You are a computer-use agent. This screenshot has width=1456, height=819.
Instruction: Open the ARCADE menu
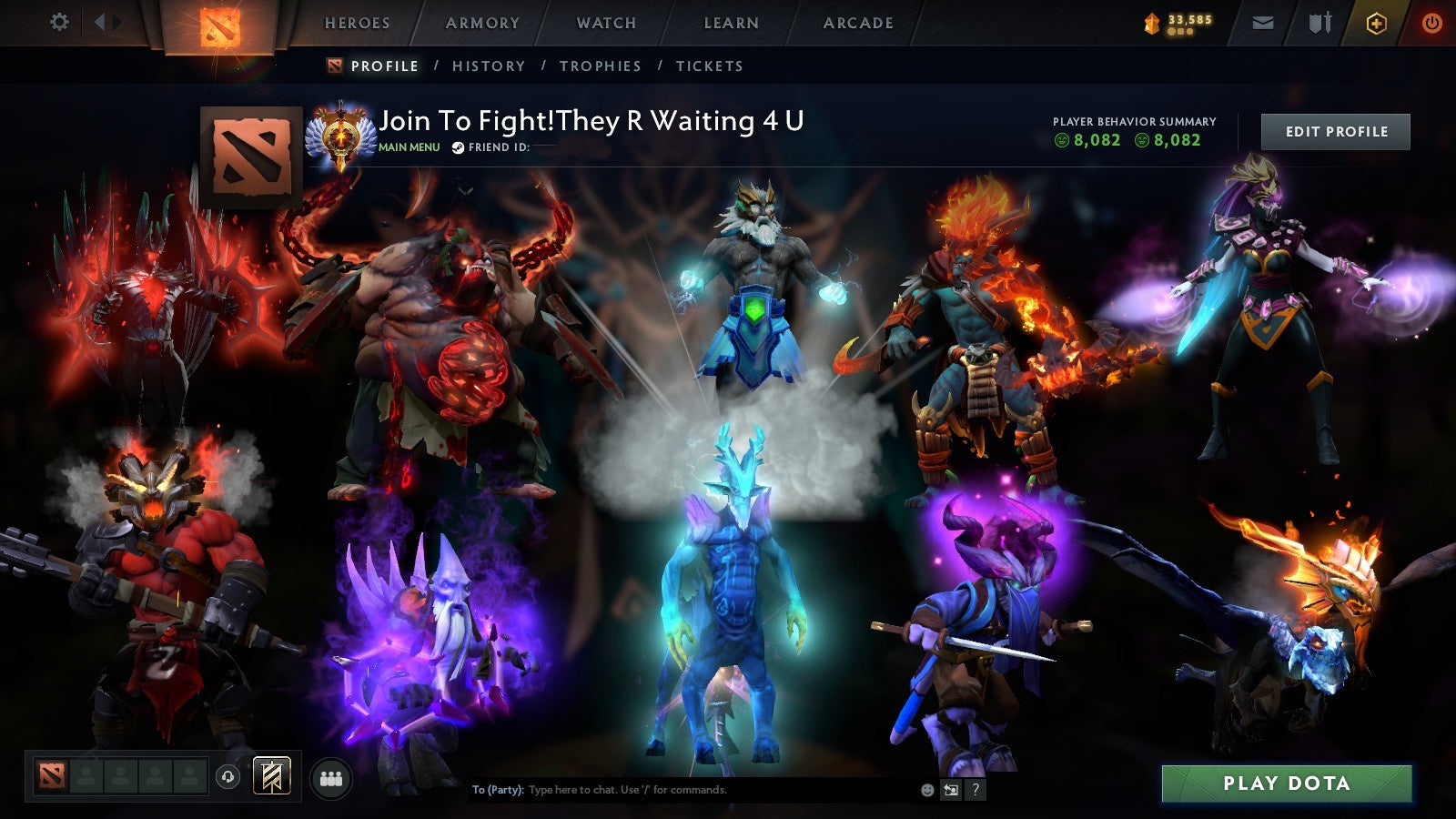[858, 24]
